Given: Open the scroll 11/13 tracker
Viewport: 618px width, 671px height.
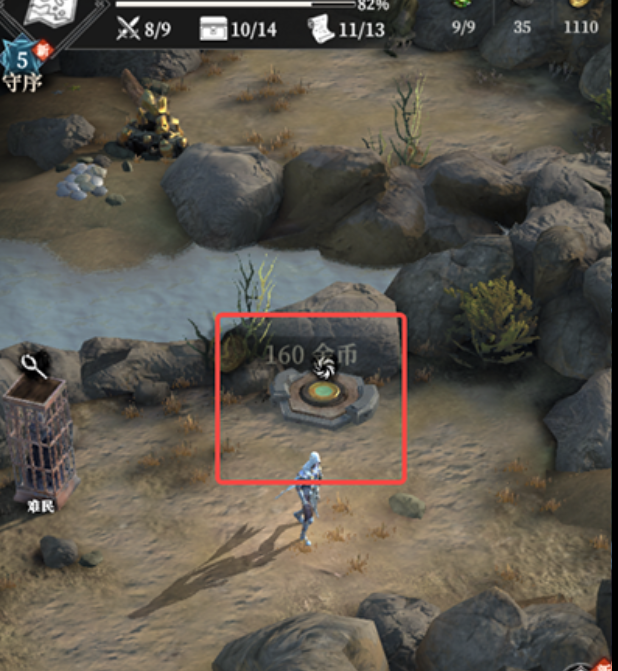Looking at the screenshot, I should [346, 29].
